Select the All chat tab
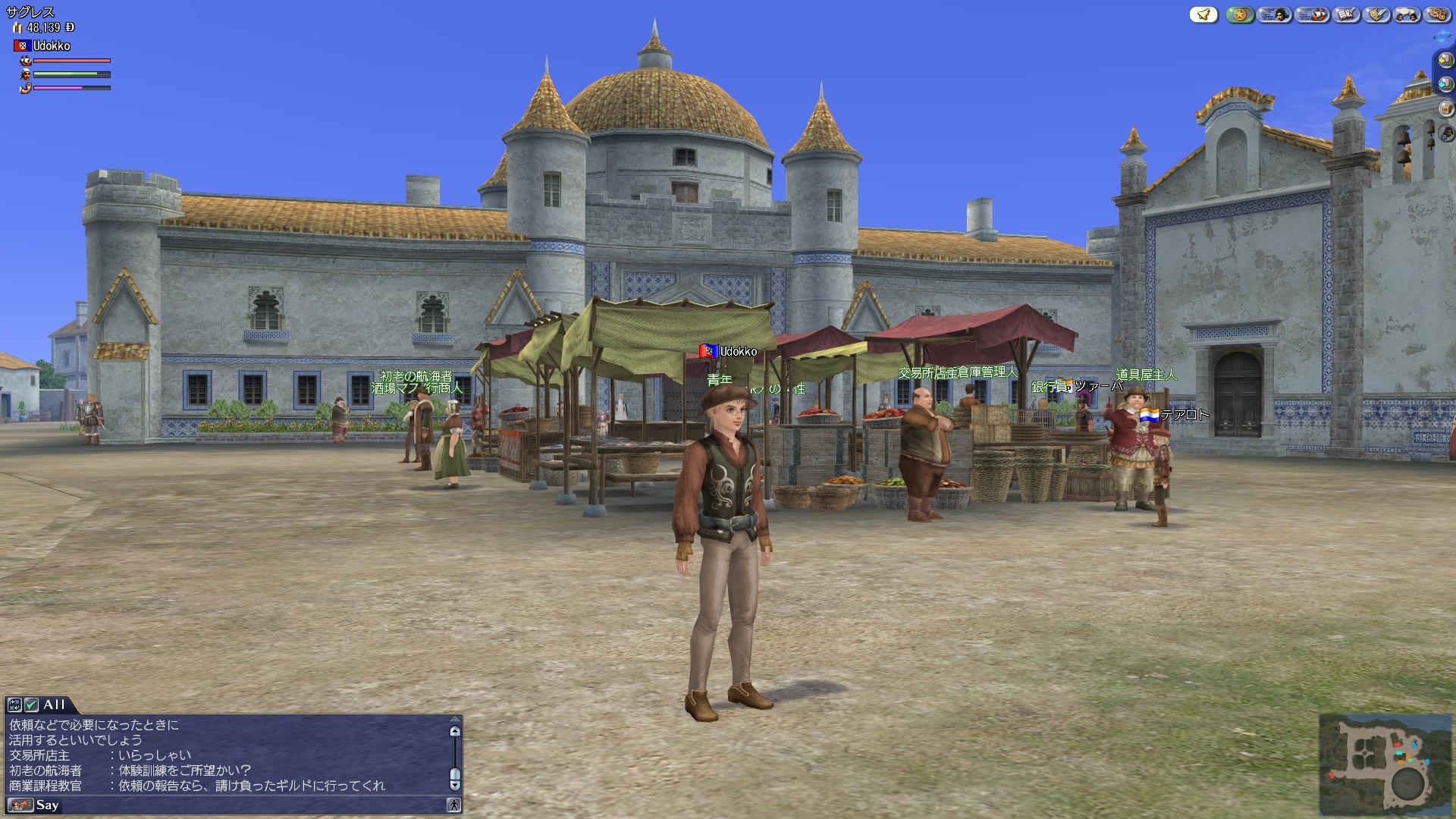Screen dimensions: 1456x819 tap(54, 704)
